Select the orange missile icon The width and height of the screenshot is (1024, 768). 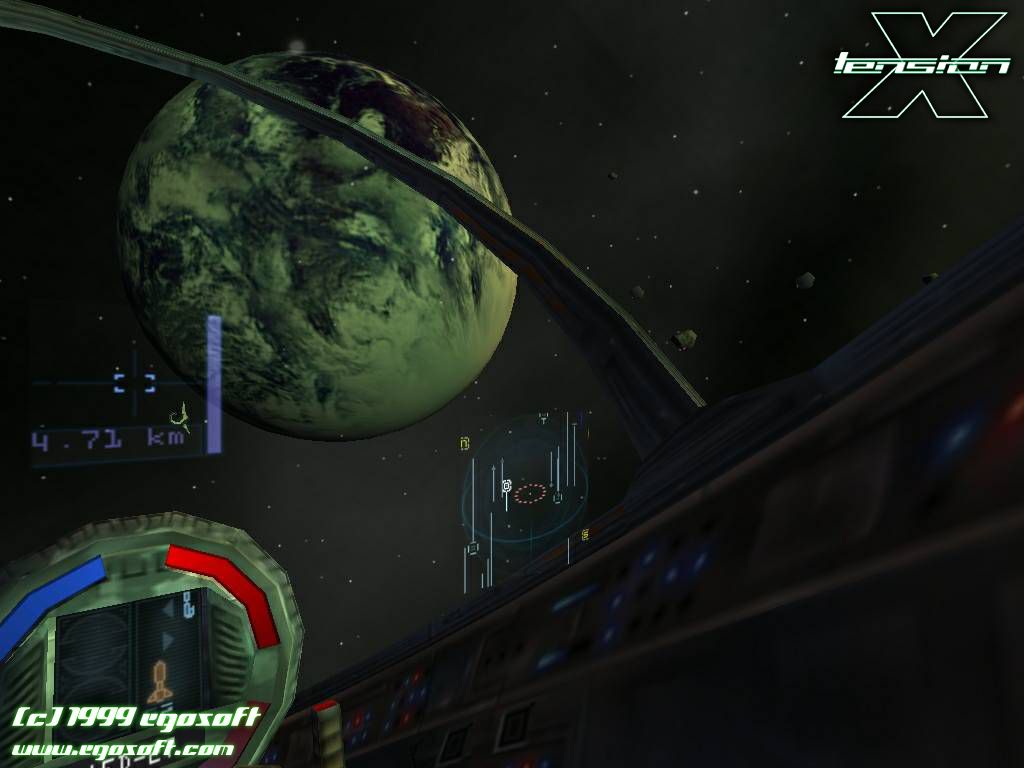click(160, 681)
